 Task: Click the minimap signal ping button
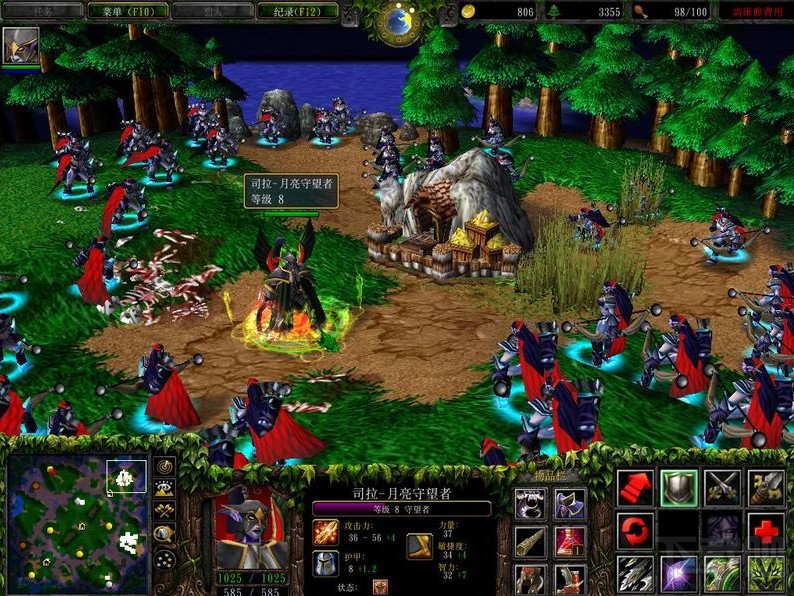pos(165,466)
